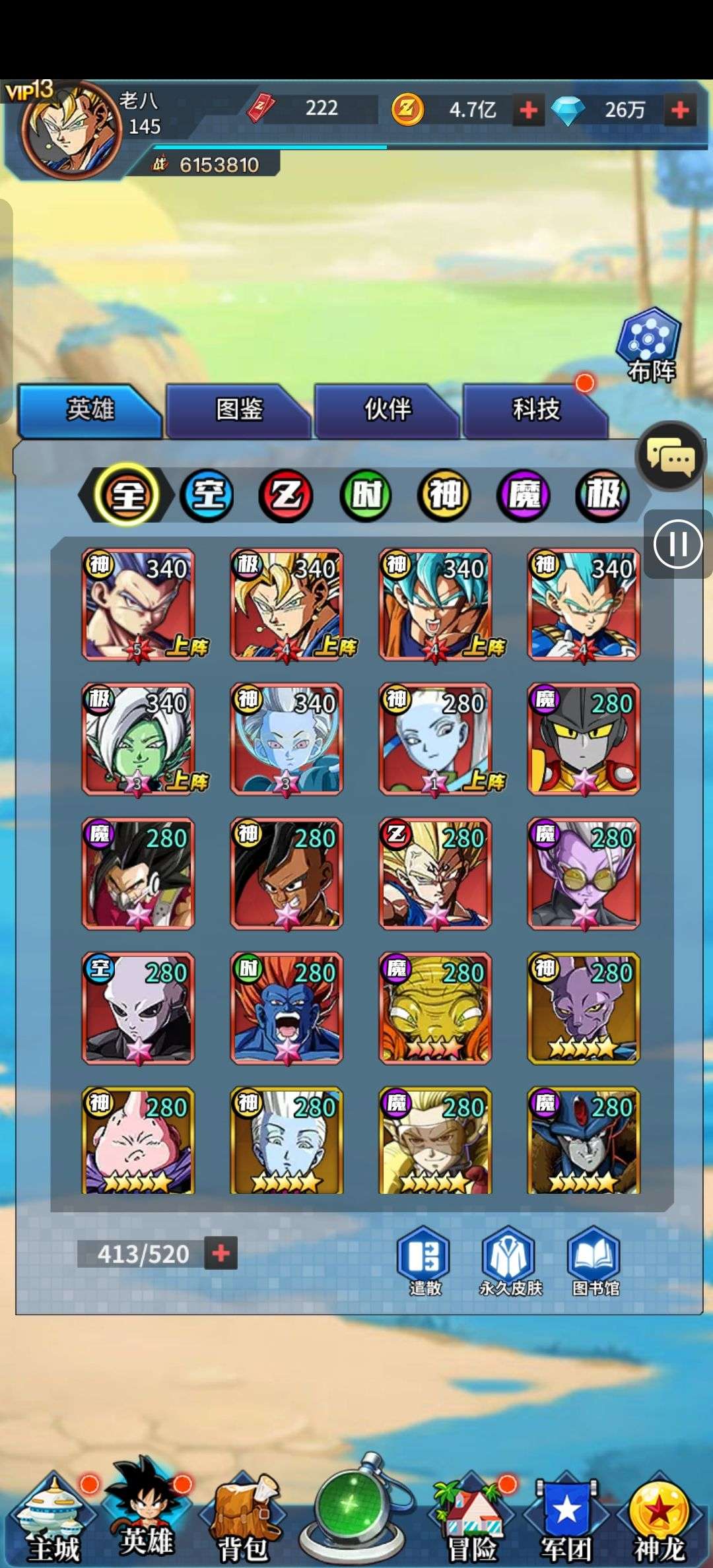Tap the floating pause overlay button
713x1568 pixels.
click(x=677, y=544)
